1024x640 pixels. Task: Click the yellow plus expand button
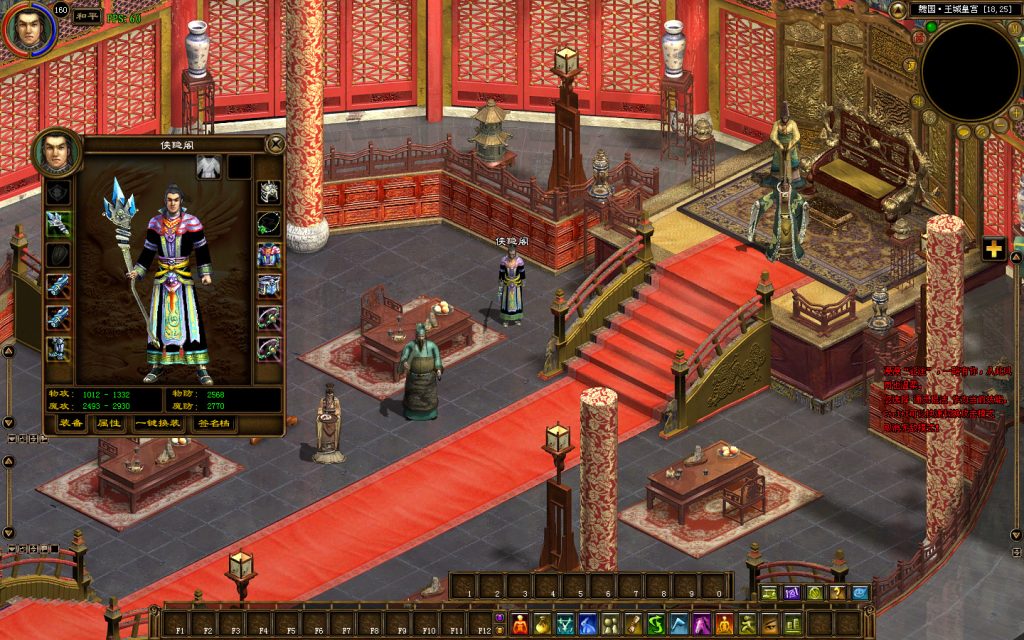993,249
